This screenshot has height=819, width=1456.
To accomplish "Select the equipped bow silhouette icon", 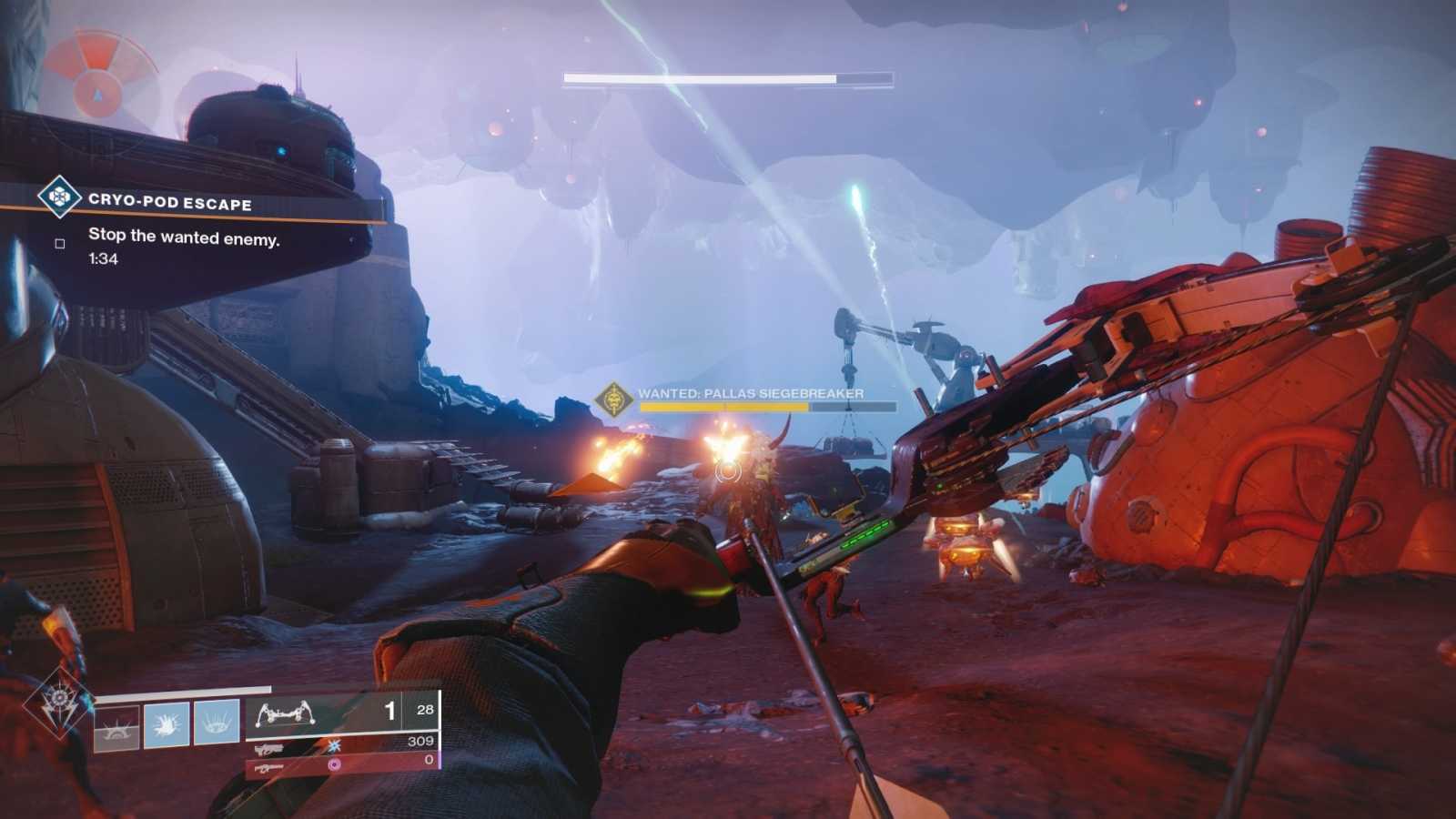I will [286, 713].
